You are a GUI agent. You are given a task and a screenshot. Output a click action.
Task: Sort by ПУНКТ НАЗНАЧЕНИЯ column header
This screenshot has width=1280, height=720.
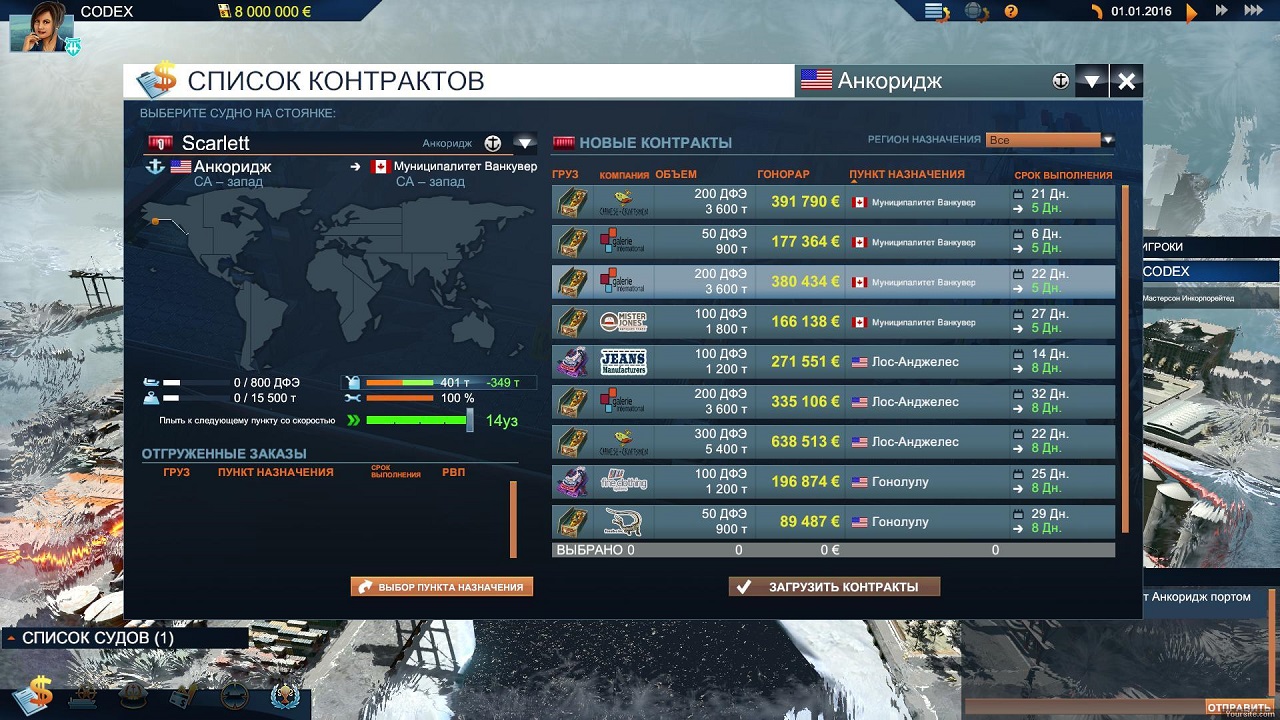point(907,175)
